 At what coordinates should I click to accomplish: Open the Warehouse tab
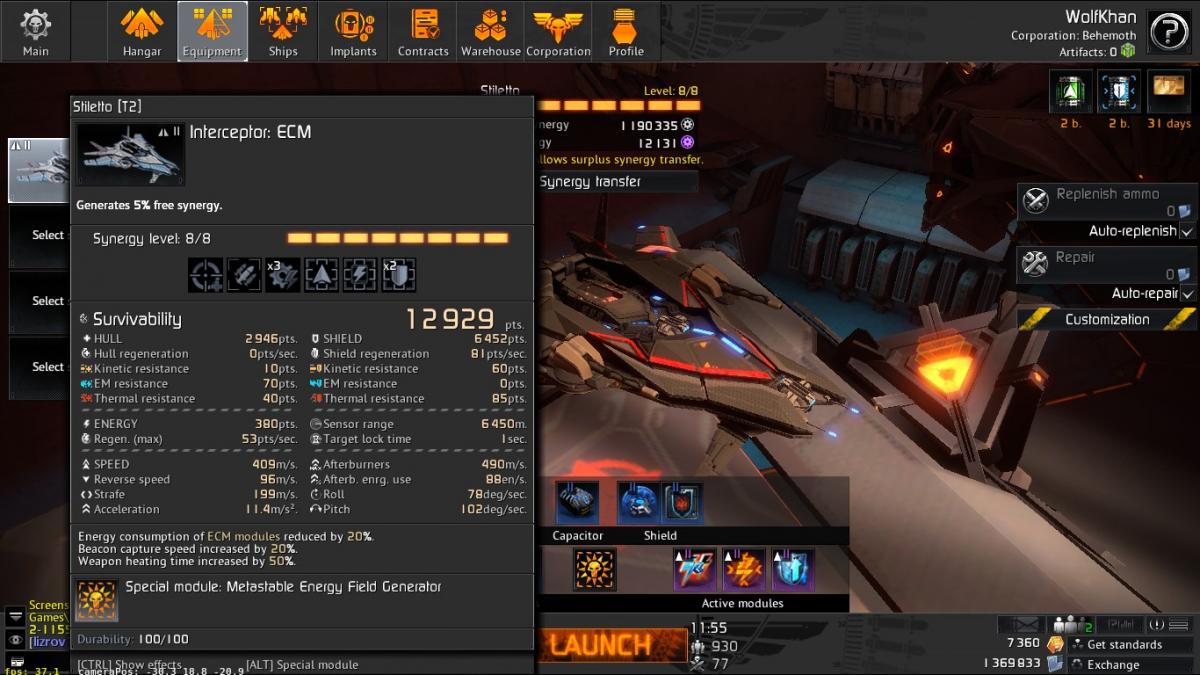click(490, 31)
